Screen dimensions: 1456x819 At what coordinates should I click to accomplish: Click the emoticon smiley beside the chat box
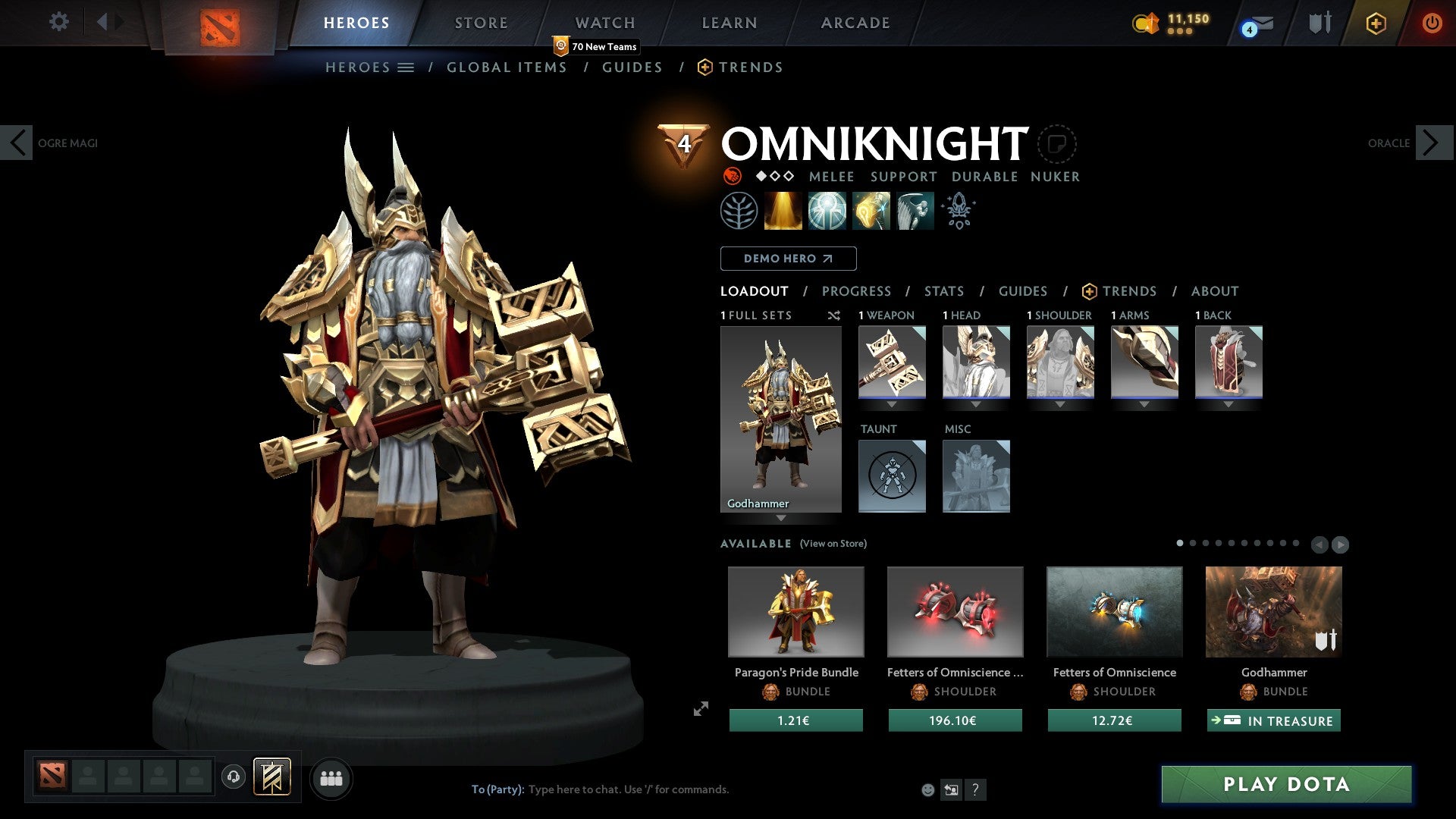[x=927, y=789]
